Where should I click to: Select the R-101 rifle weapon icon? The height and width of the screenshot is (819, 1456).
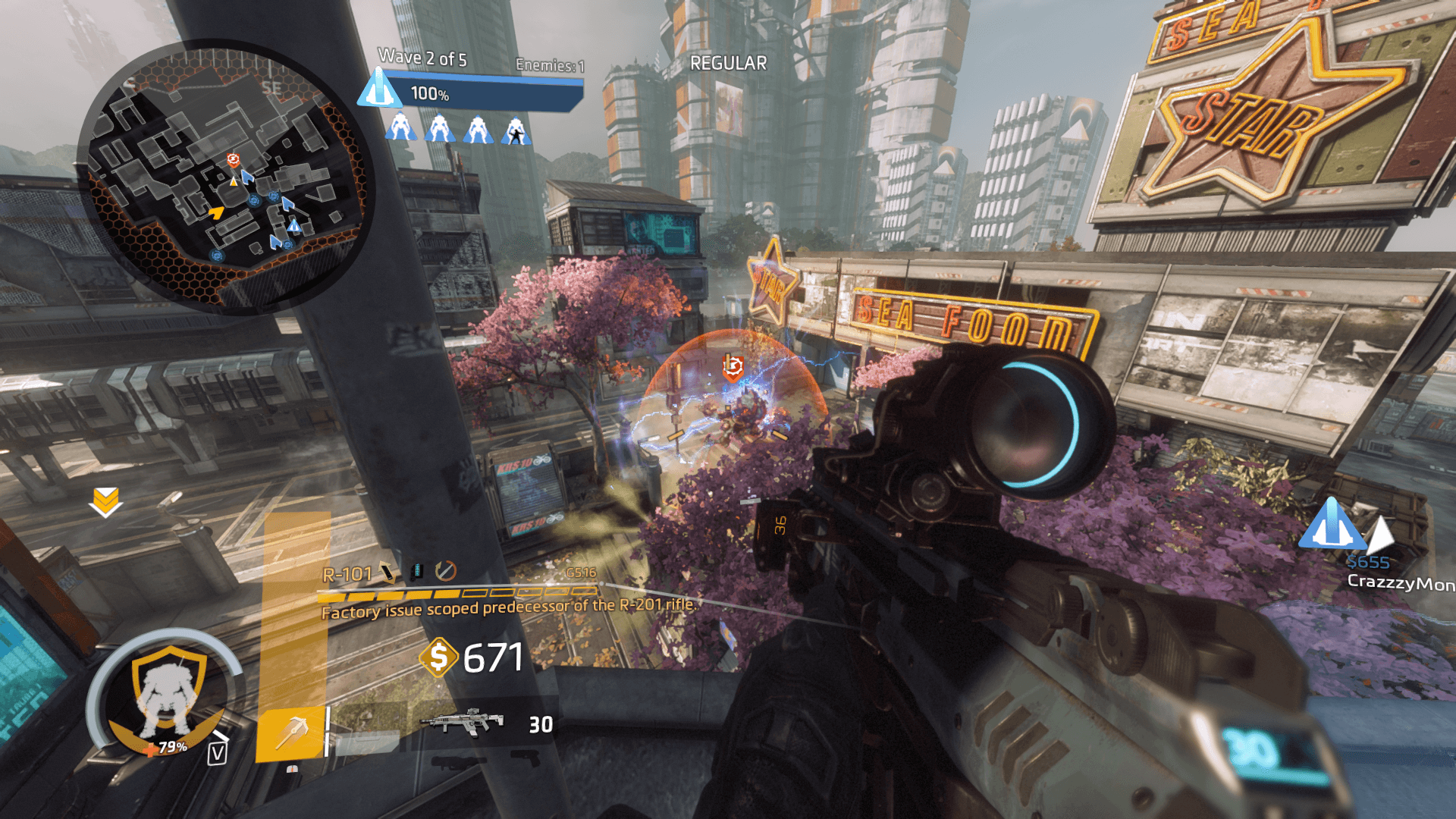(463, 722)
